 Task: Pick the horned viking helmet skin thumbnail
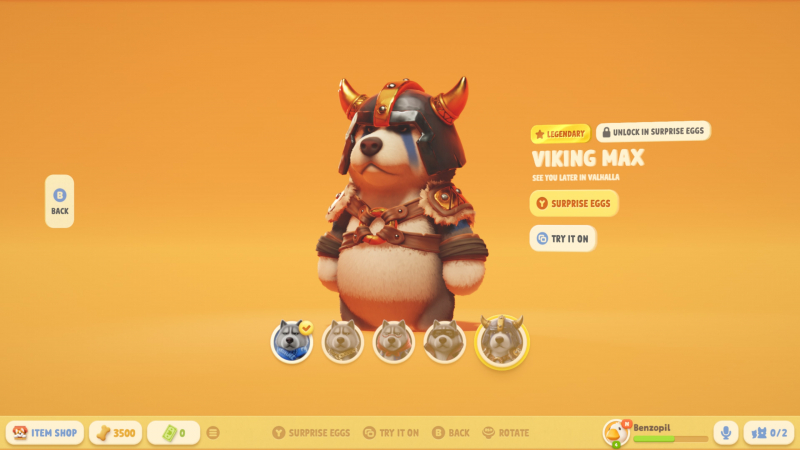pyautogui.click(x=501, y=341)
